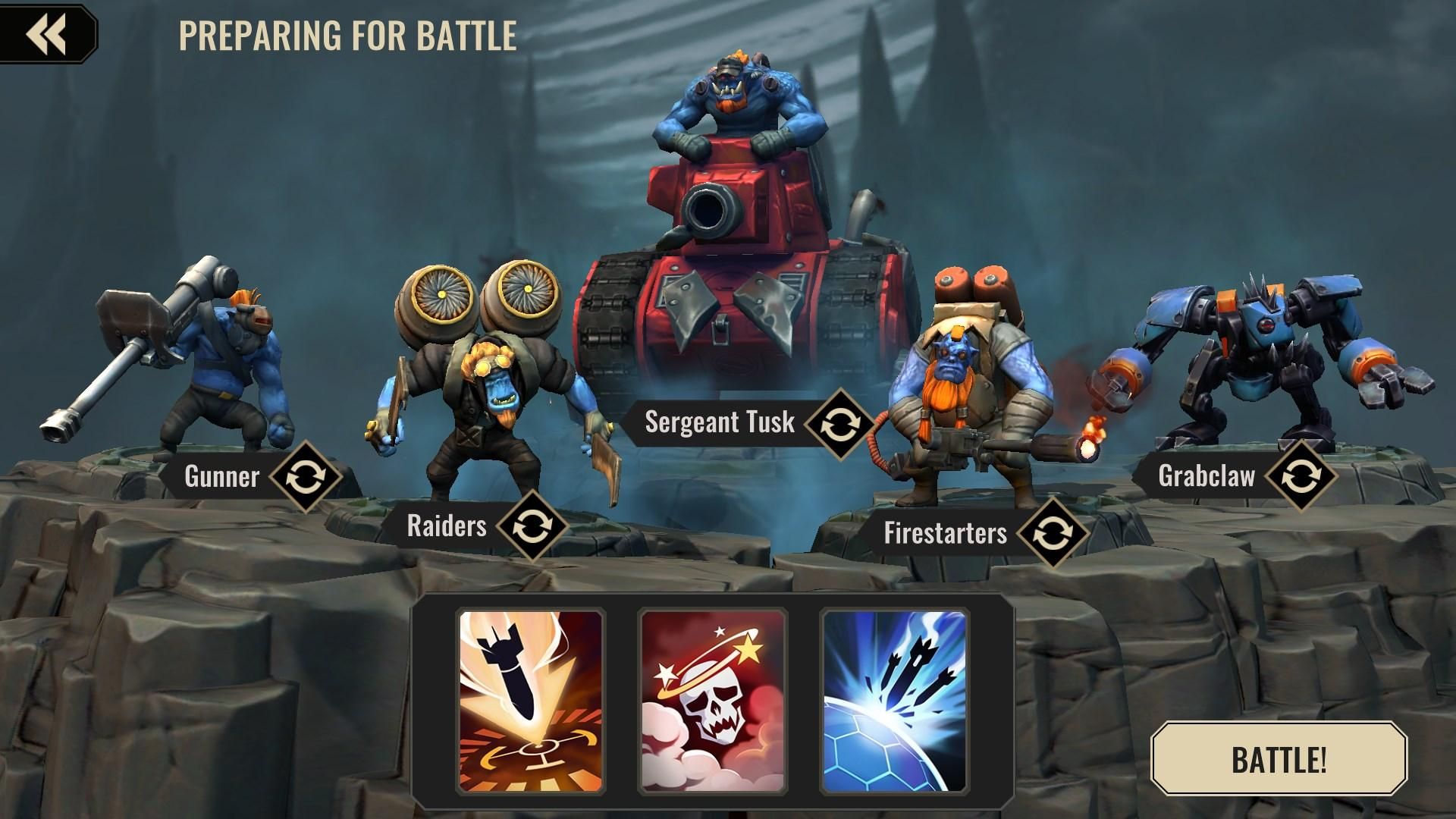Start the fight with the BATTLE! button
The image size is (1456, 819).
(1279, 758)
